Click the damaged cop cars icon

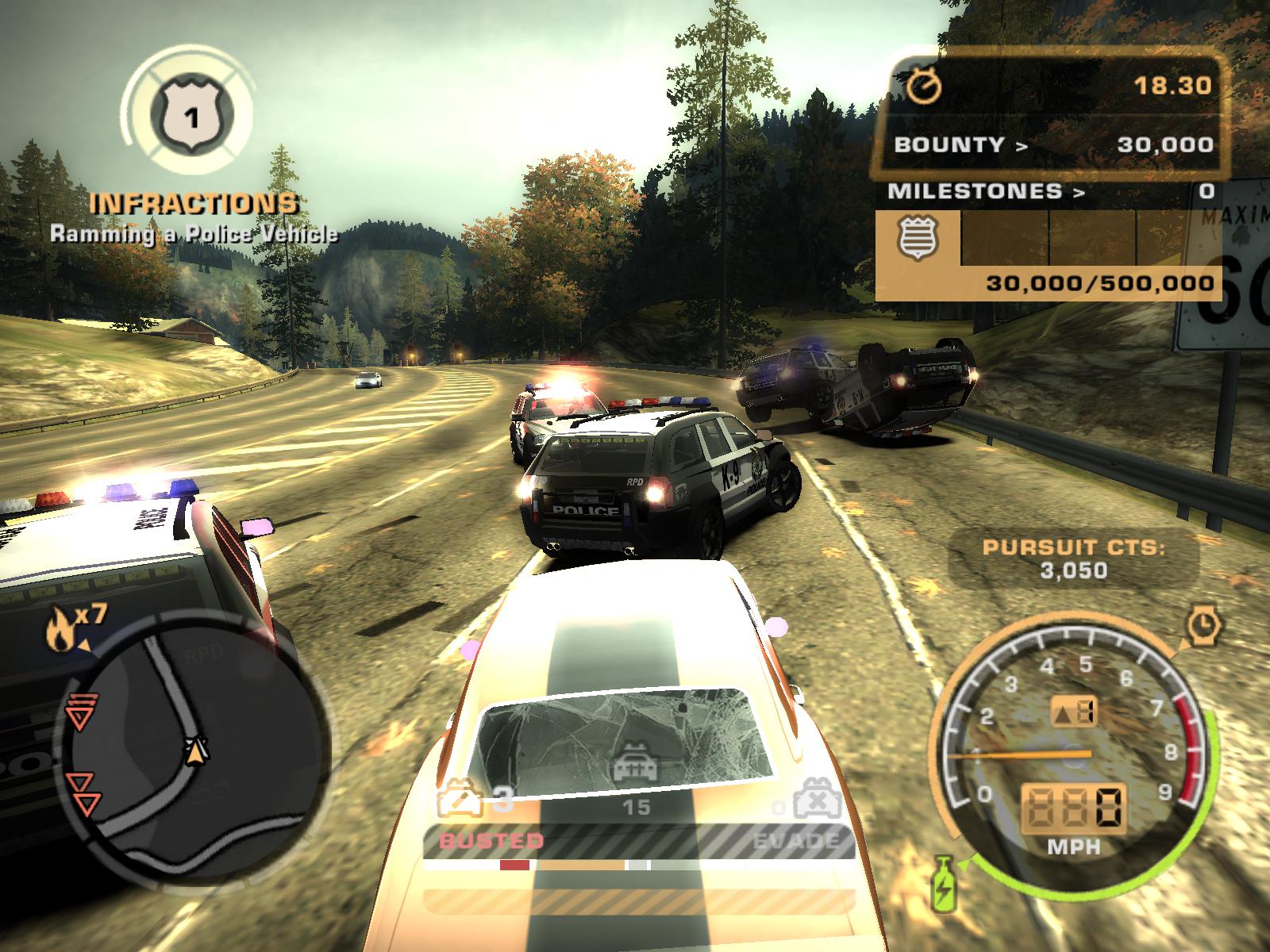tap(461, 799)
